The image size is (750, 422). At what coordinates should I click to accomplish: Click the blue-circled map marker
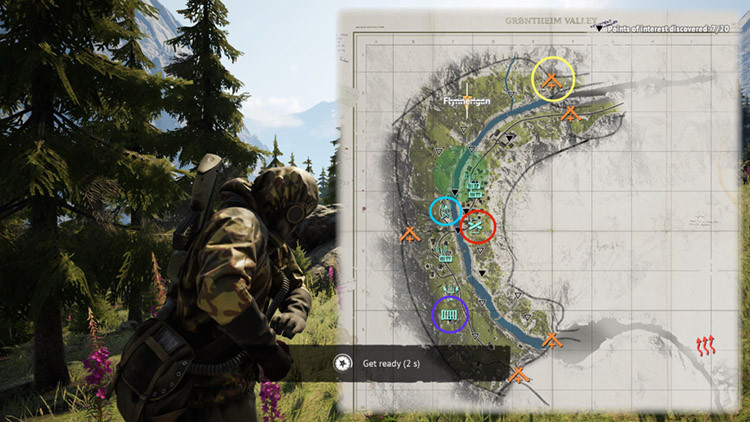(x=444, y=211)
